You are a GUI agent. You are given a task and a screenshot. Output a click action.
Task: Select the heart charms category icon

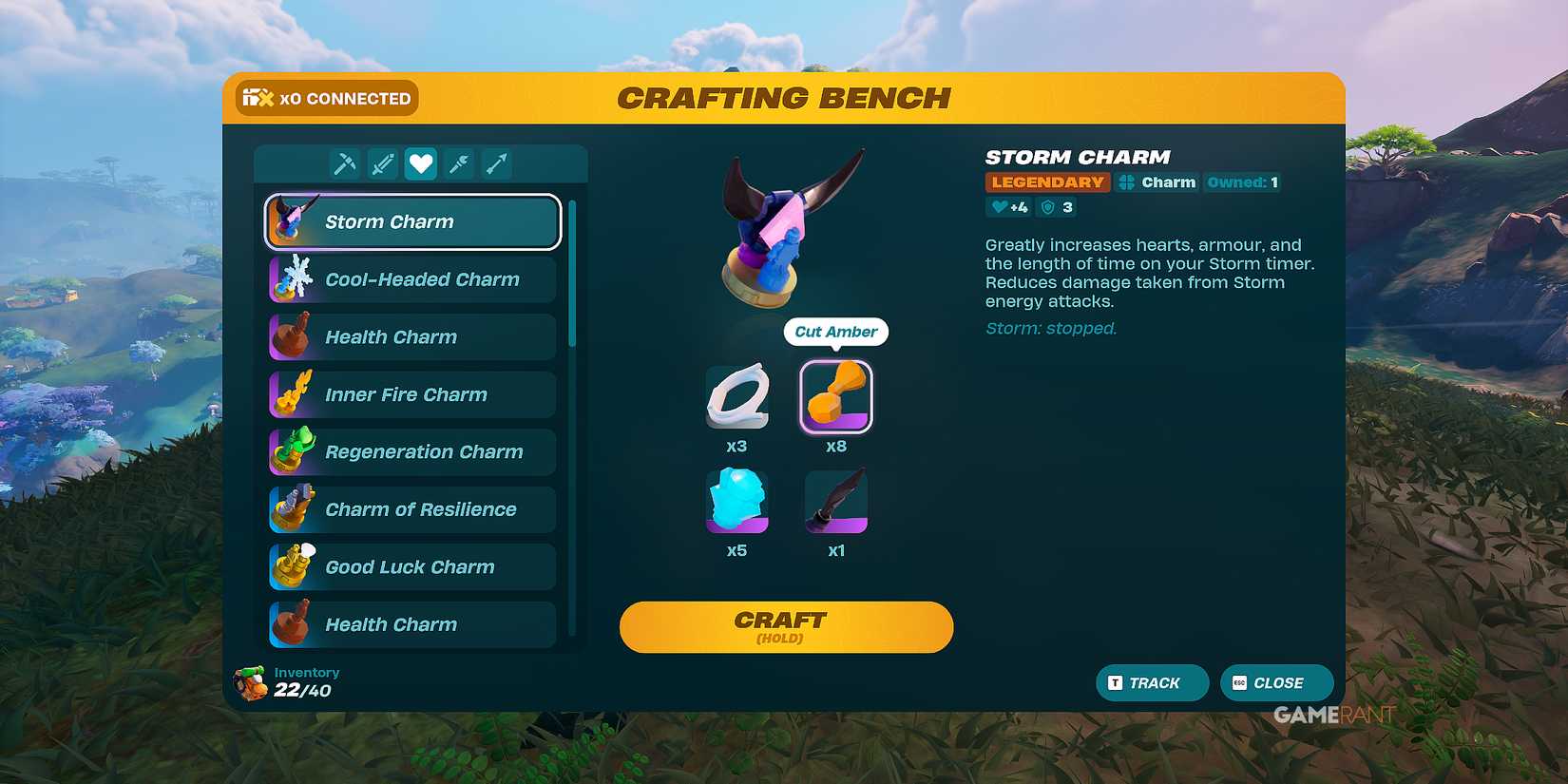[421, 163]
